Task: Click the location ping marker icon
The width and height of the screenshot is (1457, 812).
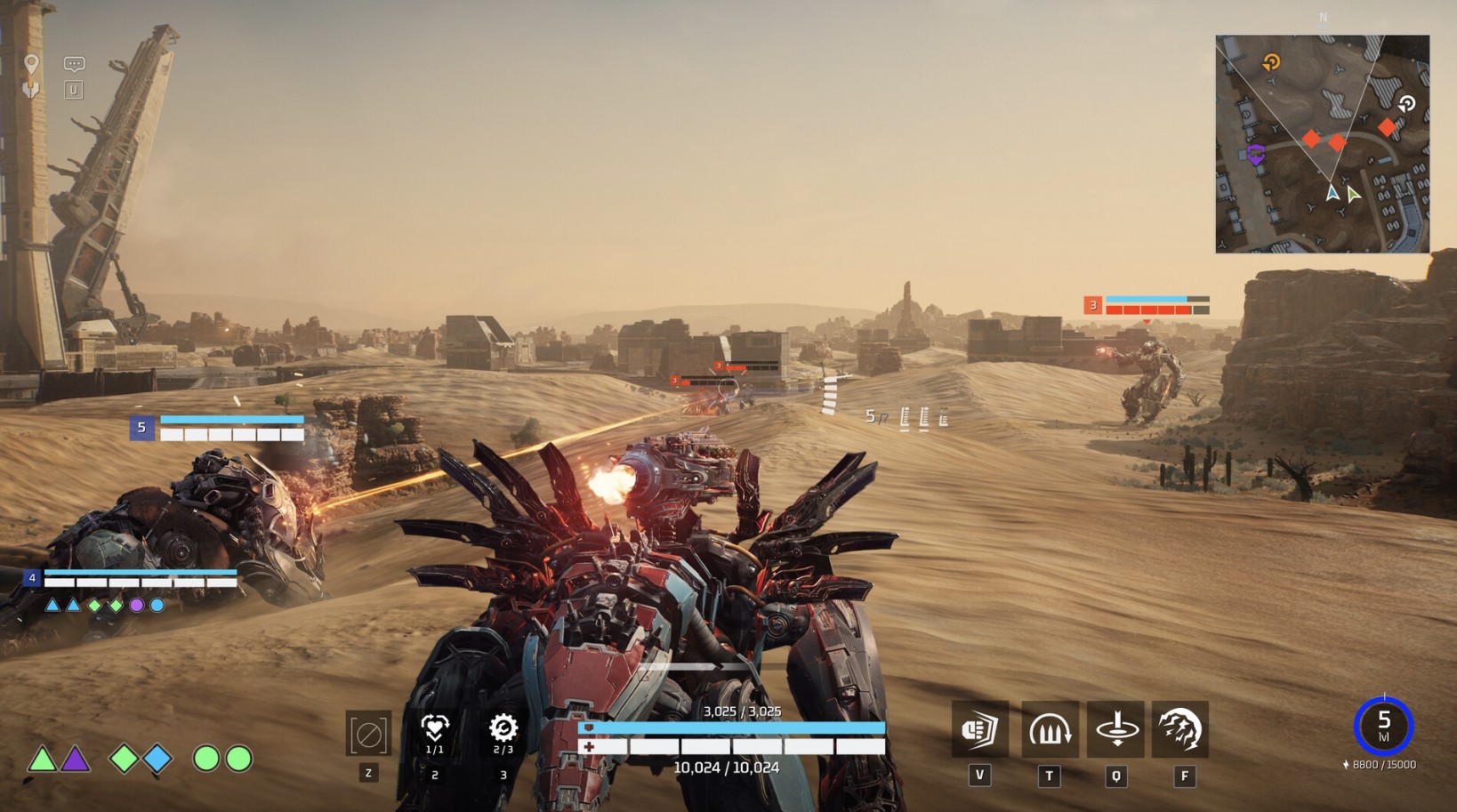Action: [x=33, y=62]
